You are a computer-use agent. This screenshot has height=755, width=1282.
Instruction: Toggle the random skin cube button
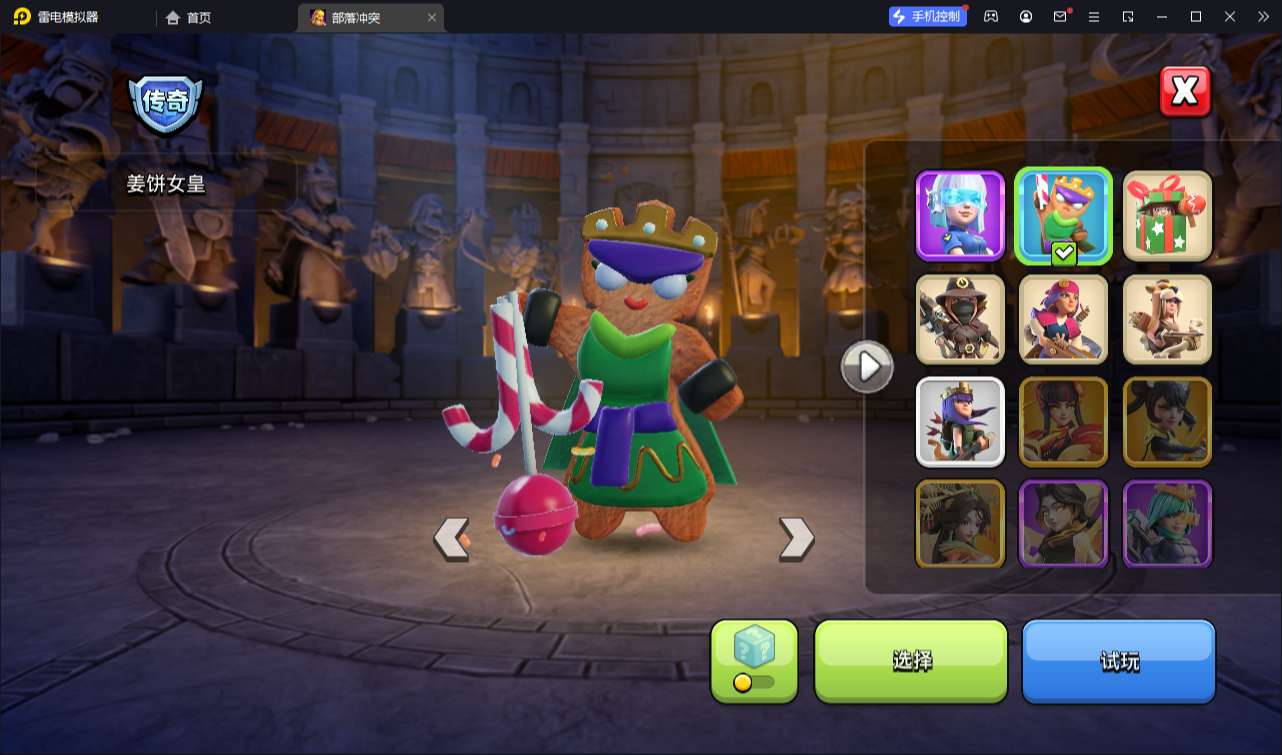[x=754, y=660]
